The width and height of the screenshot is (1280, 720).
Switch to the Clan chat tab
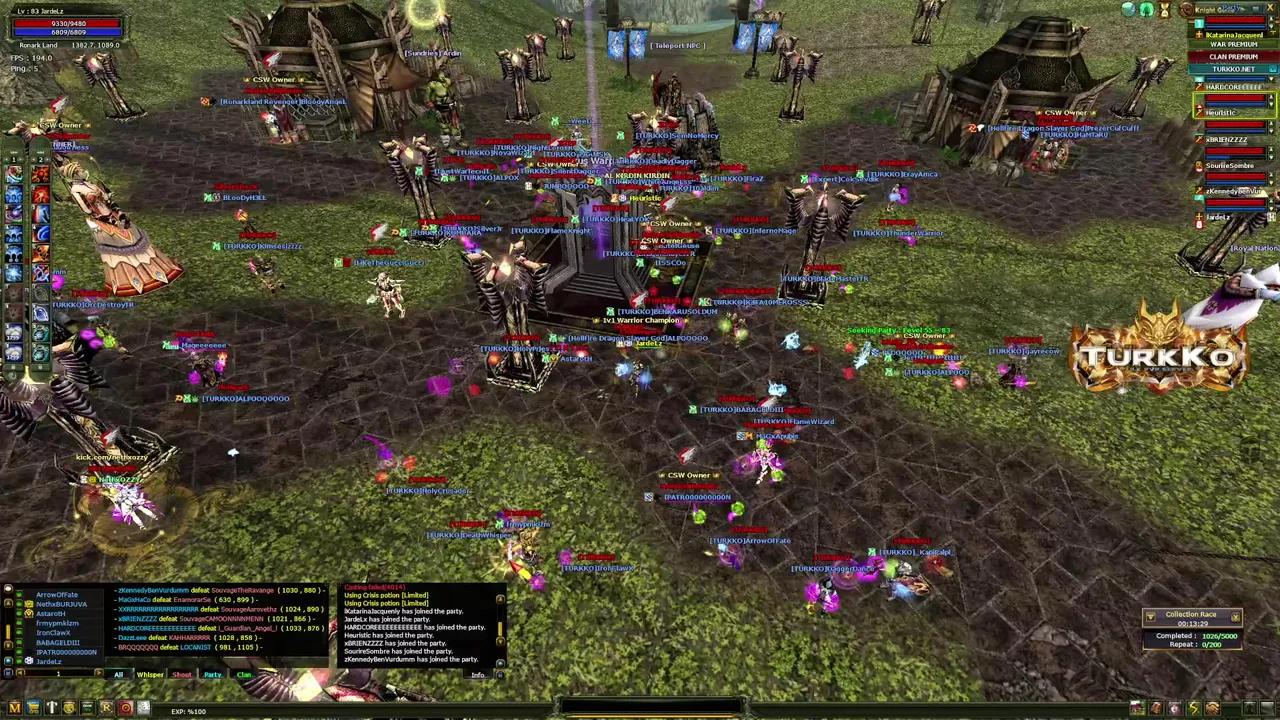(x=244, y=674)
